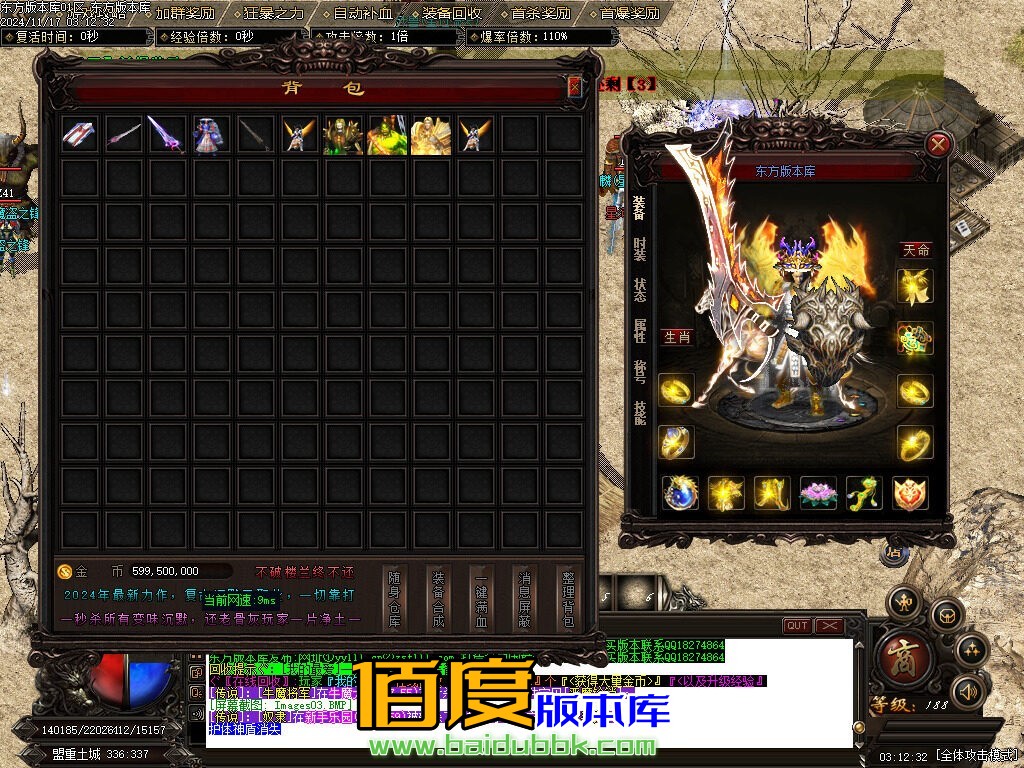Open equipment synthesis (装备合成)
The width and height of the screenshot is (1024, 768).
click(x=438, y=599)
